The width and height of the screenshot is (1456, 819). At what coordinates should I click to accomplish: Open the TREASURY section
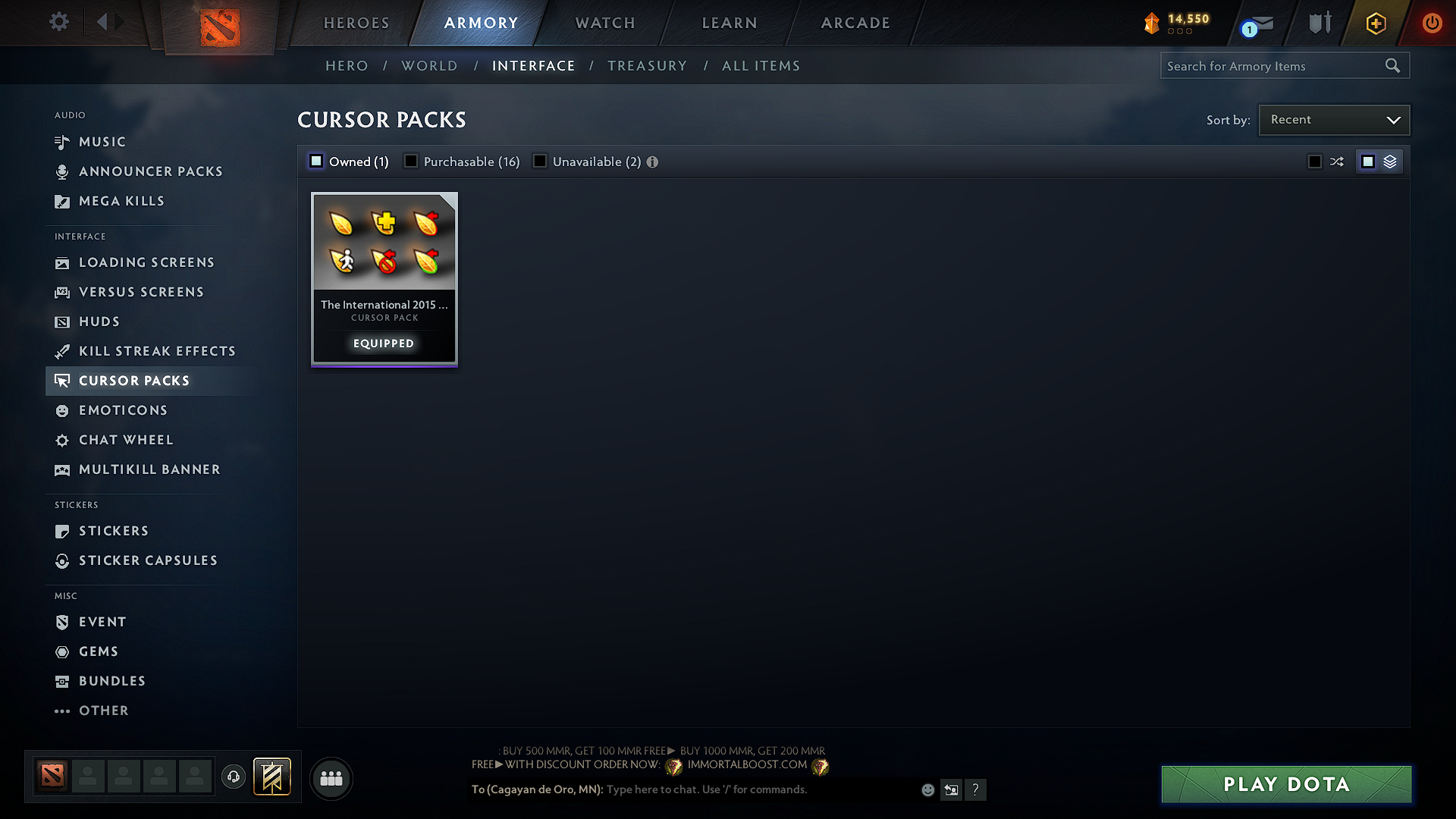pyautogui.click(x=647, y=65)
